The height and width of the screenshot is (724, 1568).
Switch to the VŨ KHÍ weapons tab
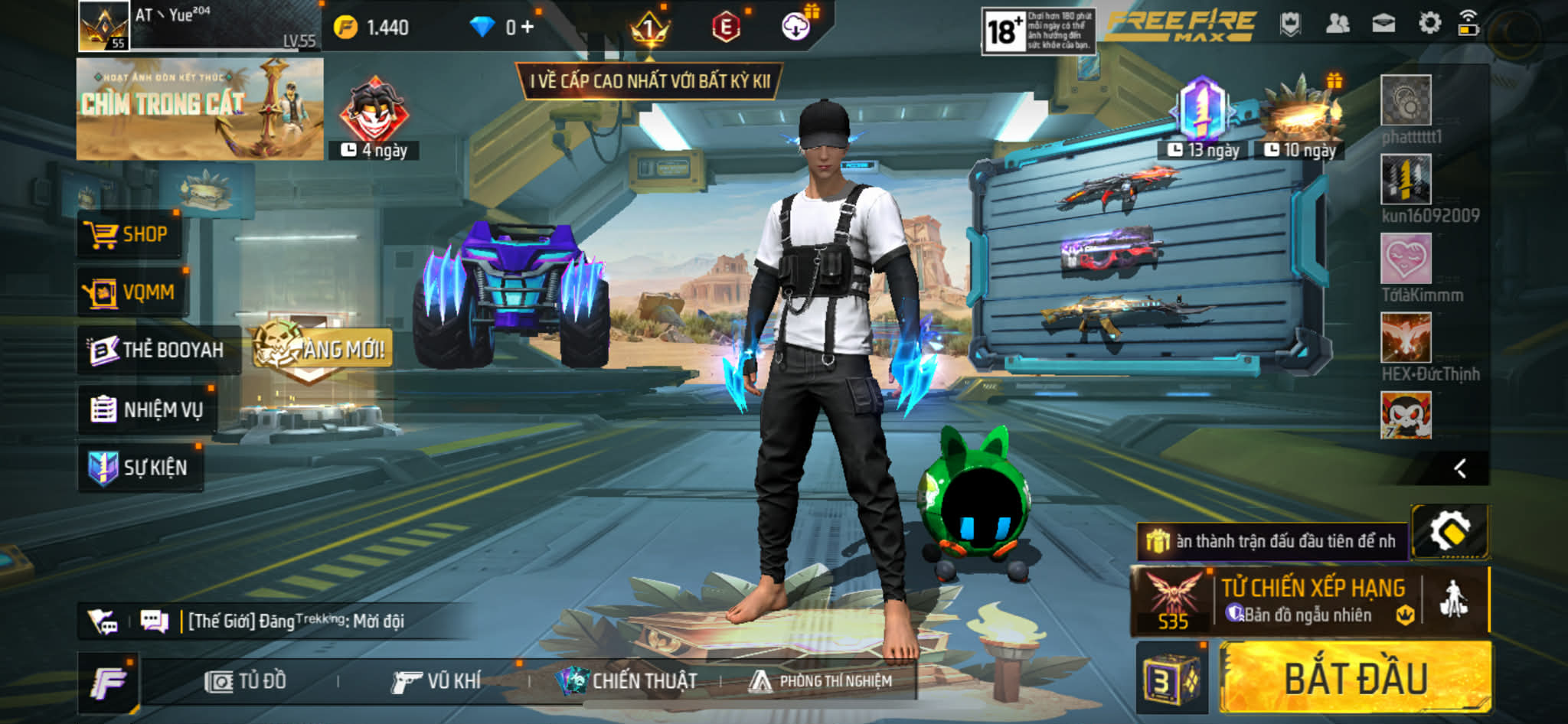pos(436,681)
